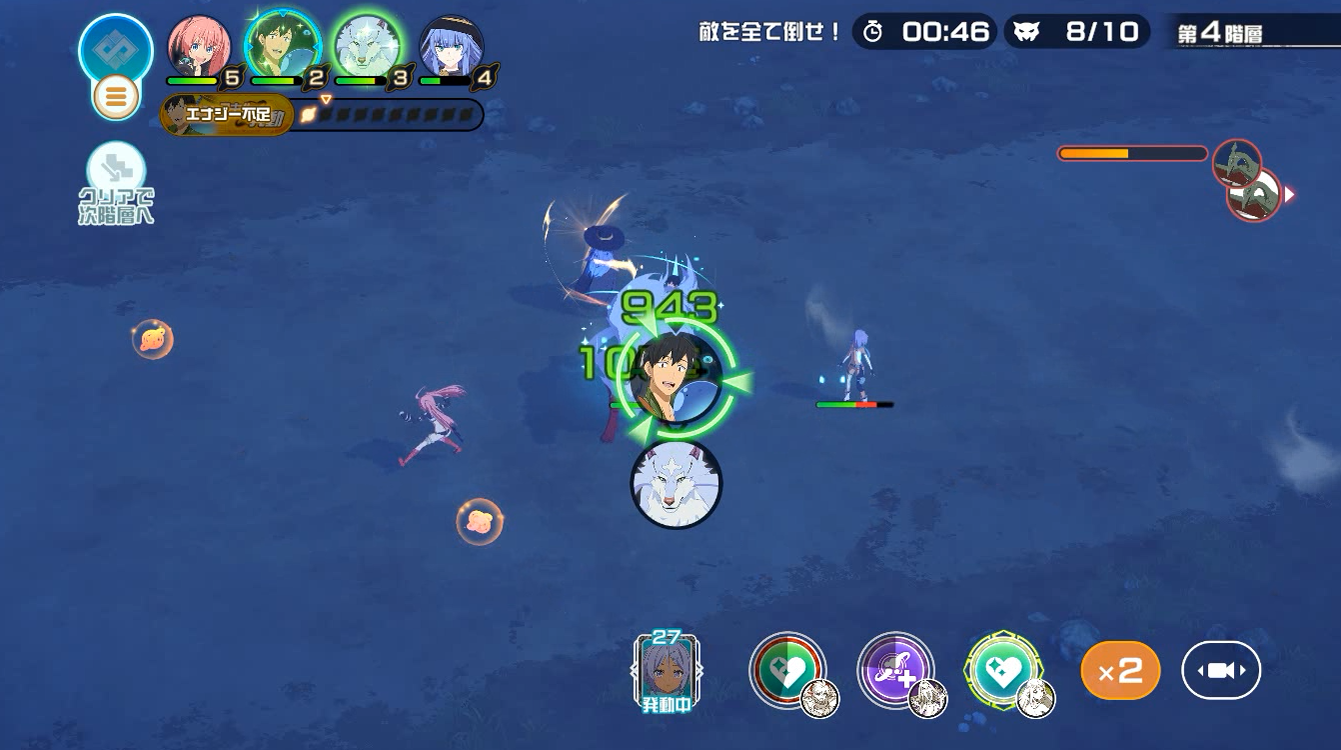Toggle the x2 battle speed button
The image size is (1341, 750).
tap(1120, 670)
